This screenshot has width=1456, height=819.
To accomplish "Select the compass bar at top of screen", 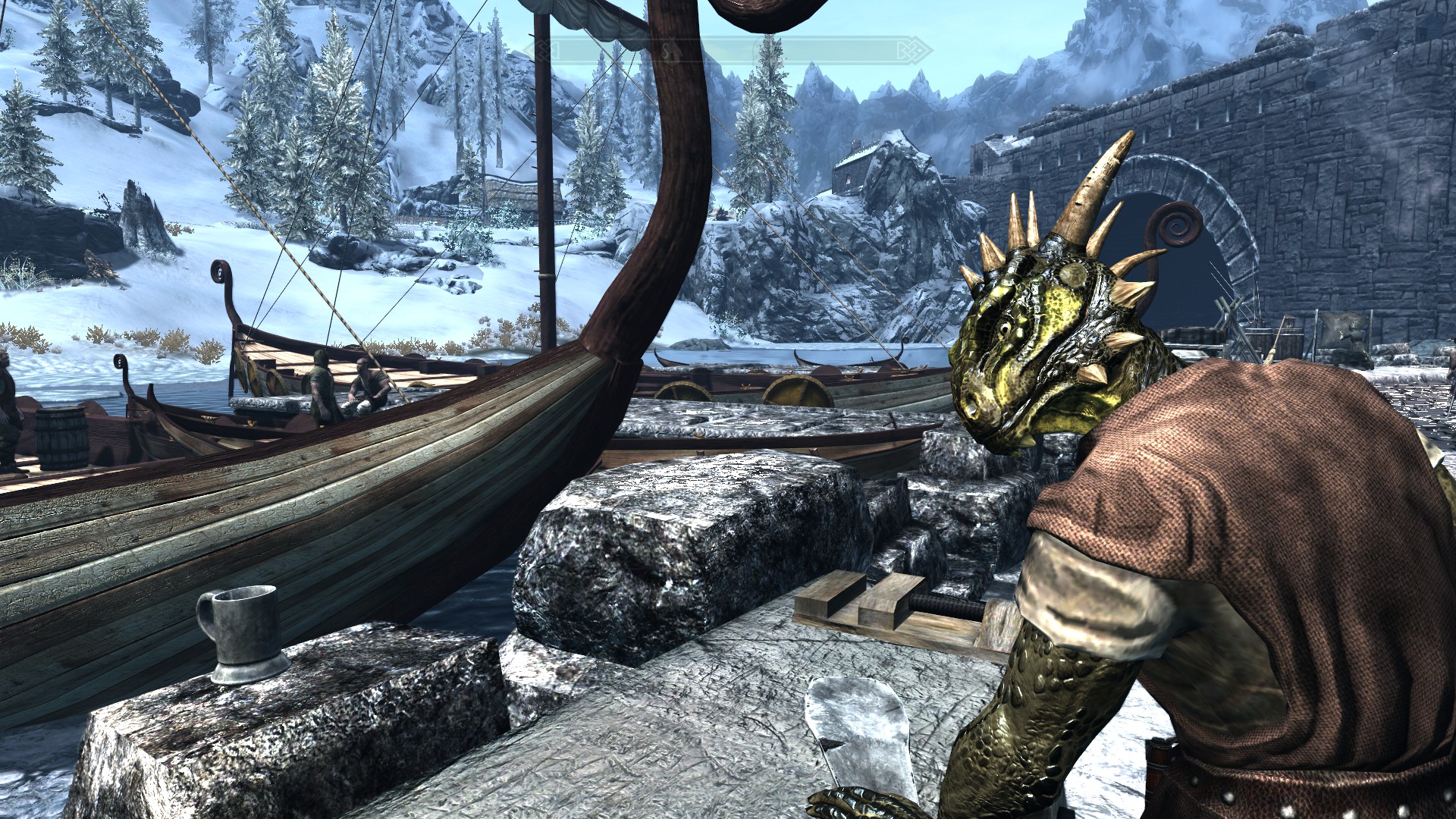I will [728, 51].
